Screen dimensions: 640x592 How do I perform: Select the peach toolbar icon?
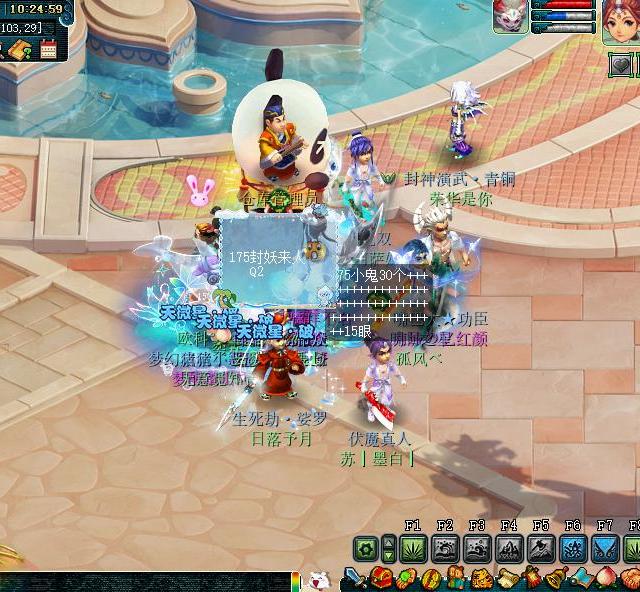608,578
